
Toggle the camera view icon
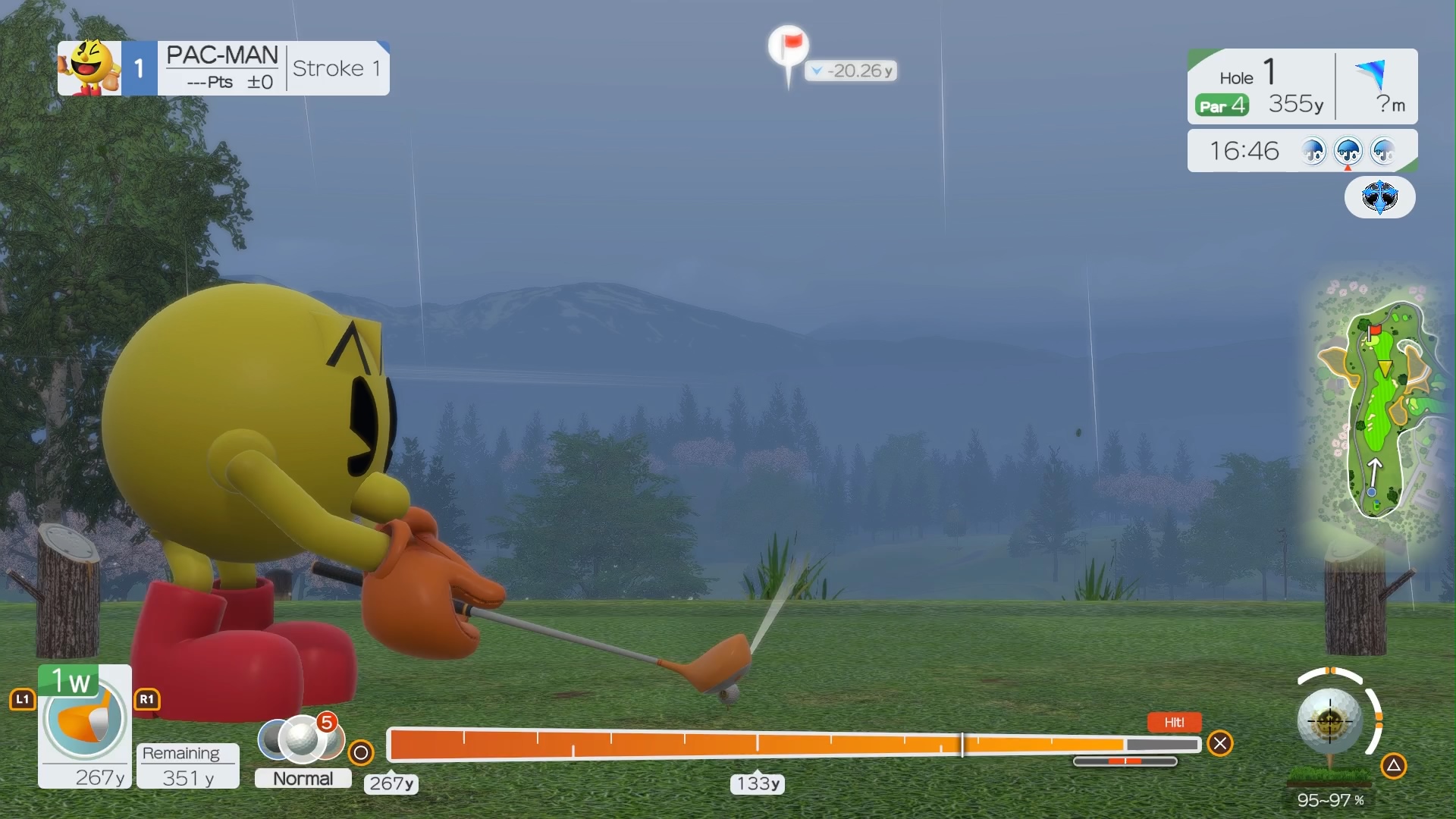point(1379,197)
